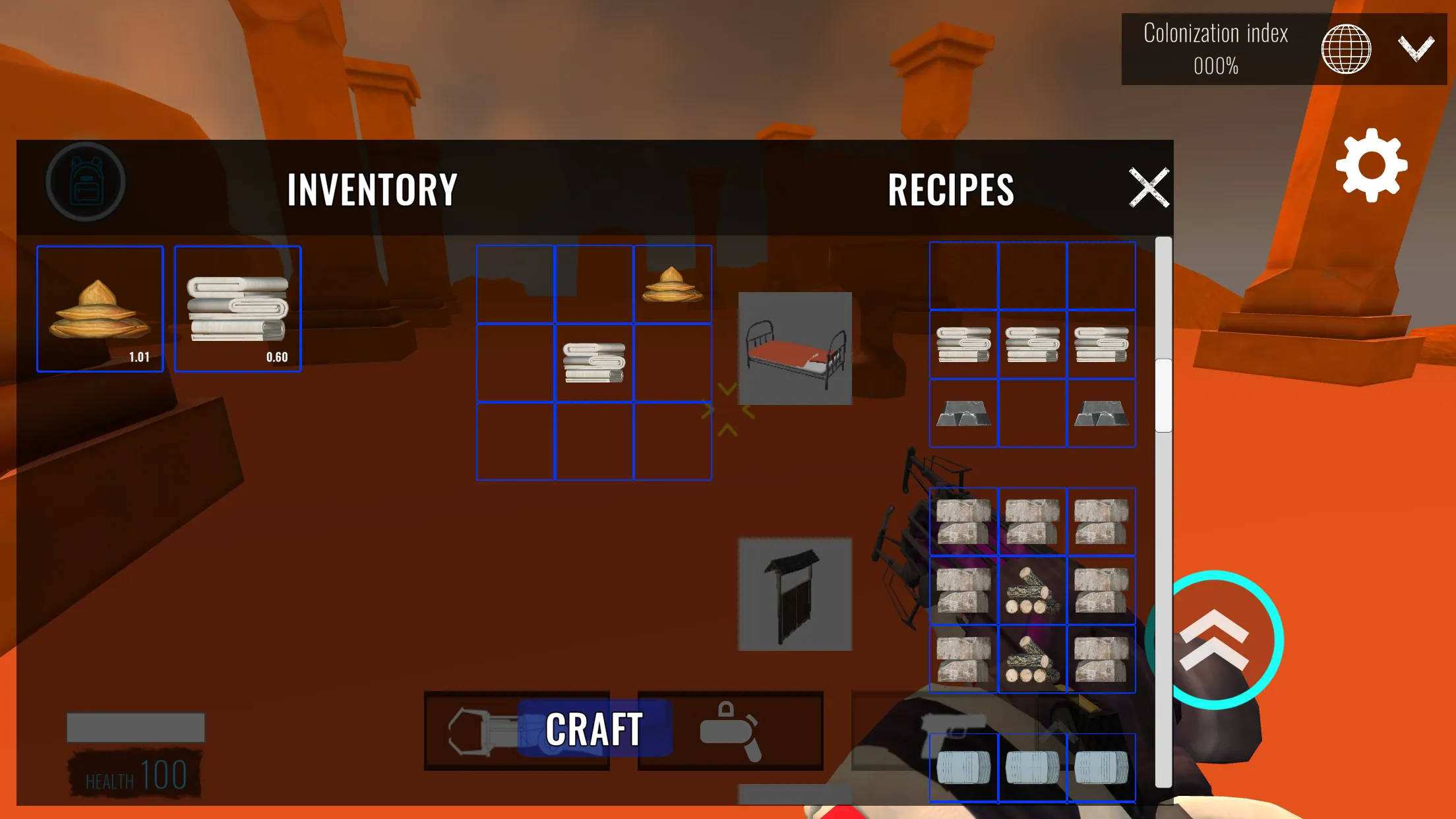1456x819 pixels.
Task: Click the backpack icon
Action: click(x=86, y=182)
